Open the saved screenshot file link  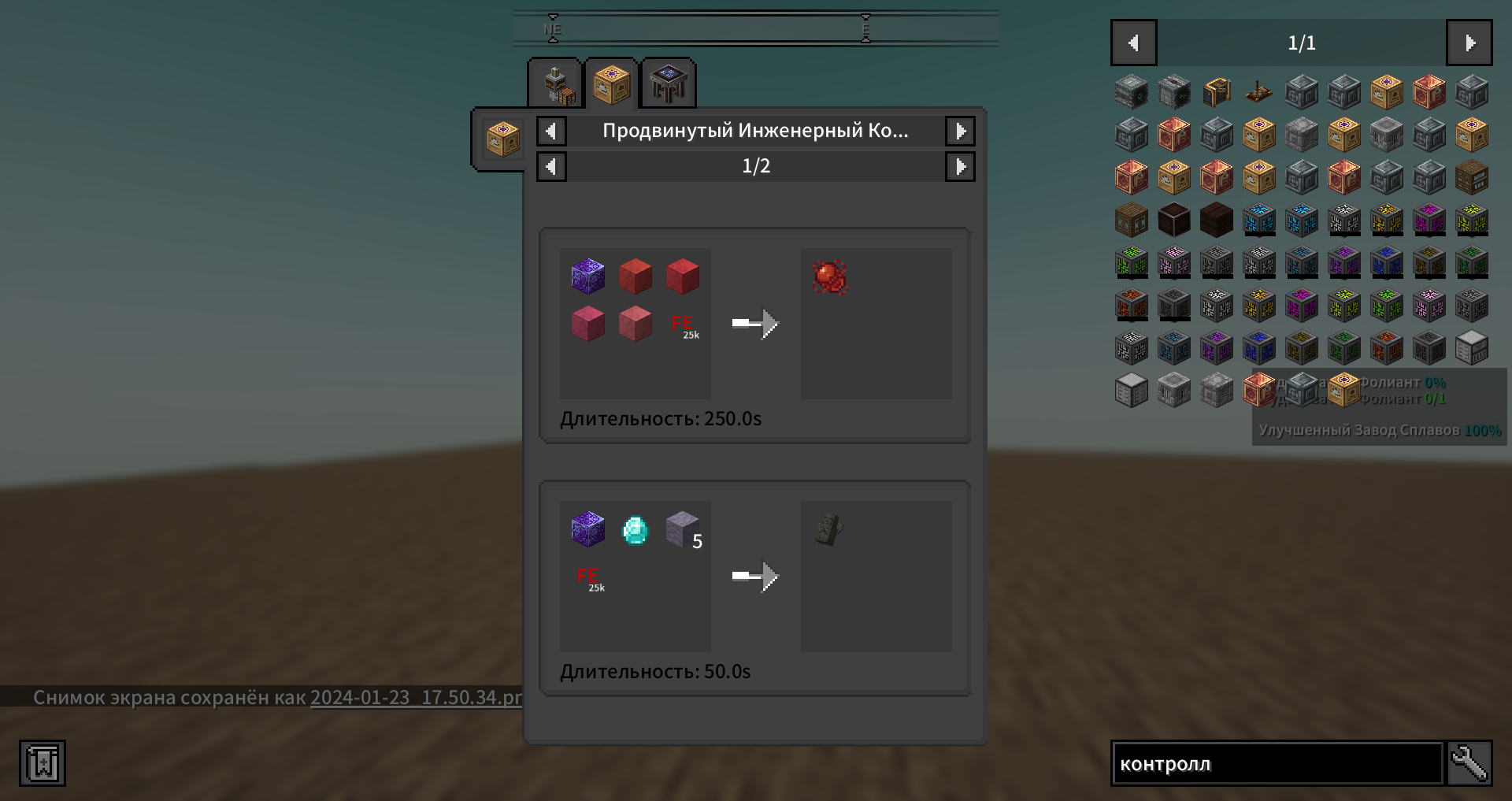416,698
